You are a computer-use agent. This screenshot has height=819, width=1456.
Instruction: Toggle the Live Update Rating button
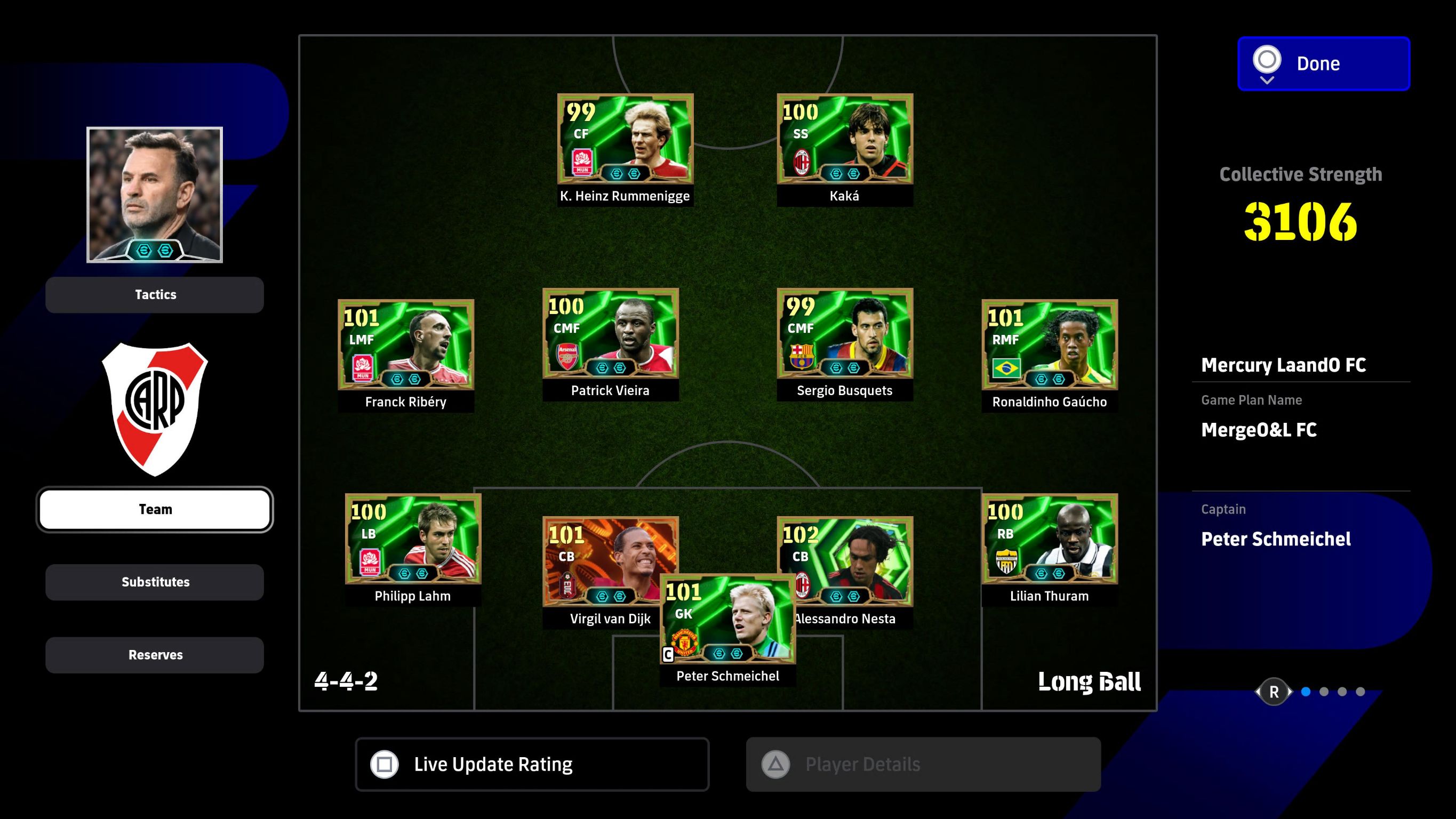[x=532, y=764]
